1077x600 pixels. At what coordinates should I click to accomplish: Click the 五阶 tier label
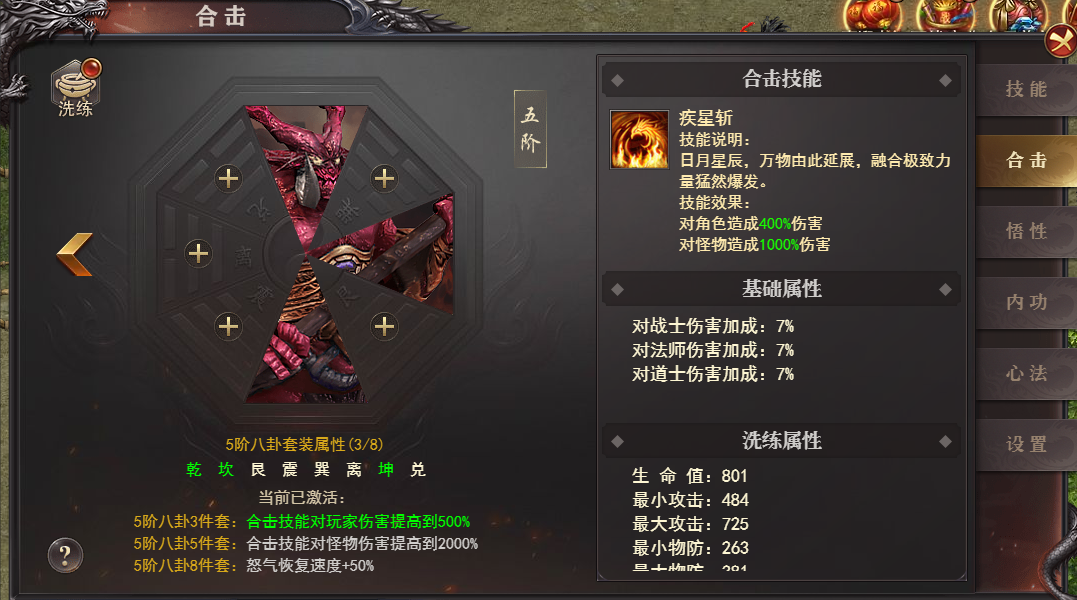[x=530, y=129]
